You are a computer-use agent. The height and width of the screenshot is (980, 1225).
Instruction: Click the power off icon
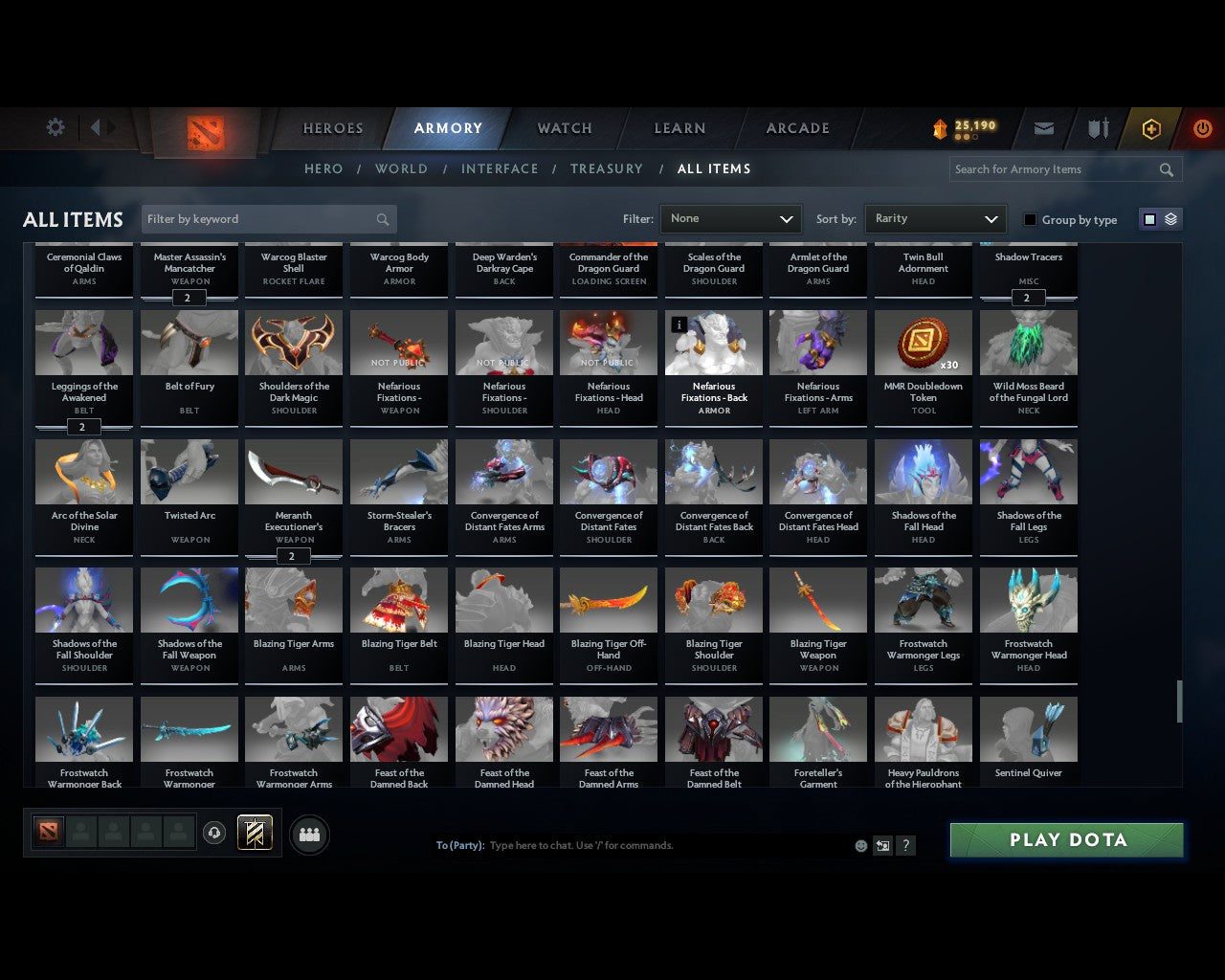click(1202, 128)
